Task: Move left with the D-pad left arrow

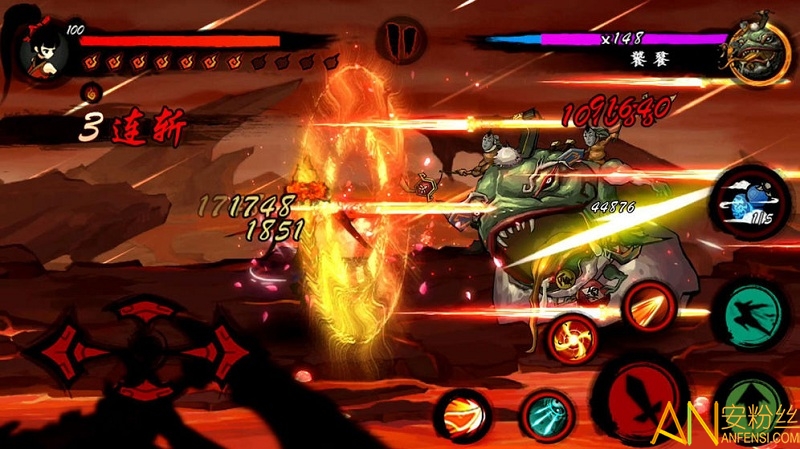Action: pyautogui.click(x=62, y=350)
